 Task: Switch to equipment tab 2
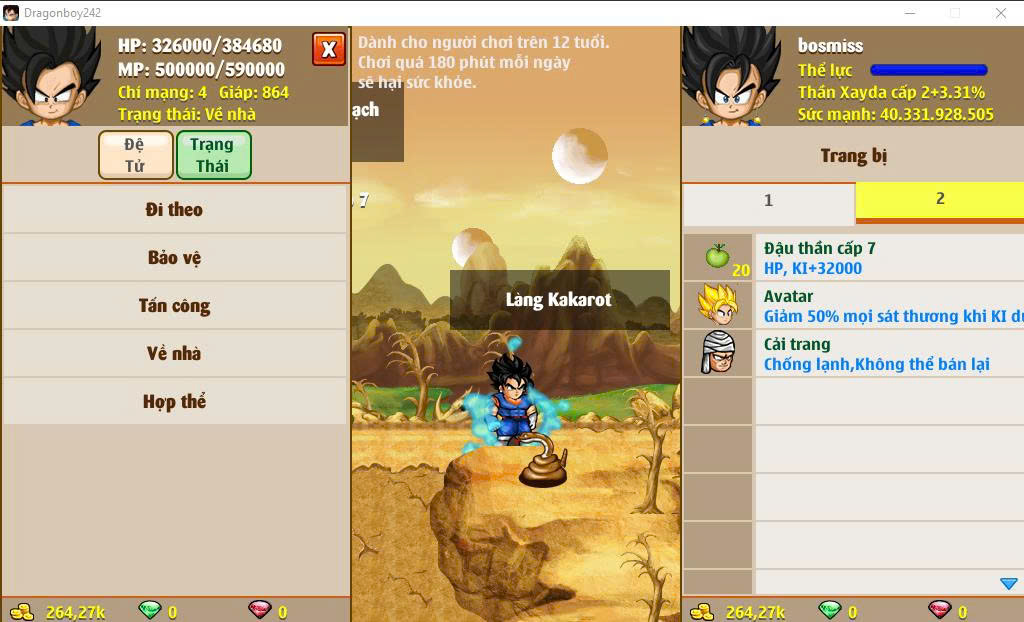click(939, 199)
